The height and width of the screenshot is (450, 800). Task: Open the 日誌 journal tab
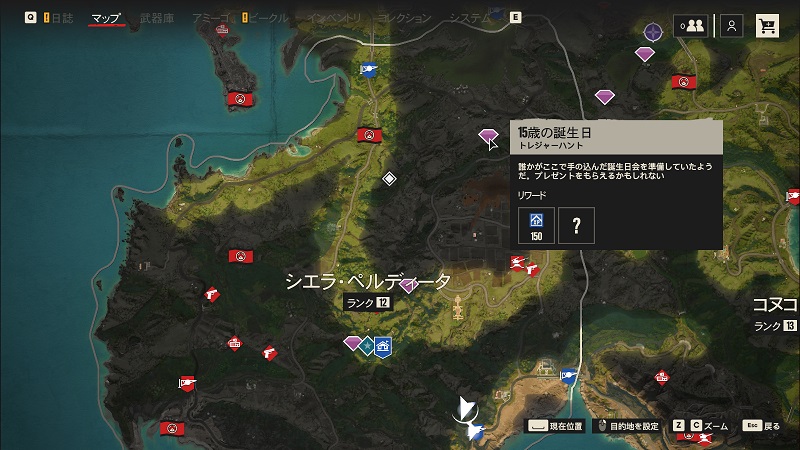pos(62,18)
